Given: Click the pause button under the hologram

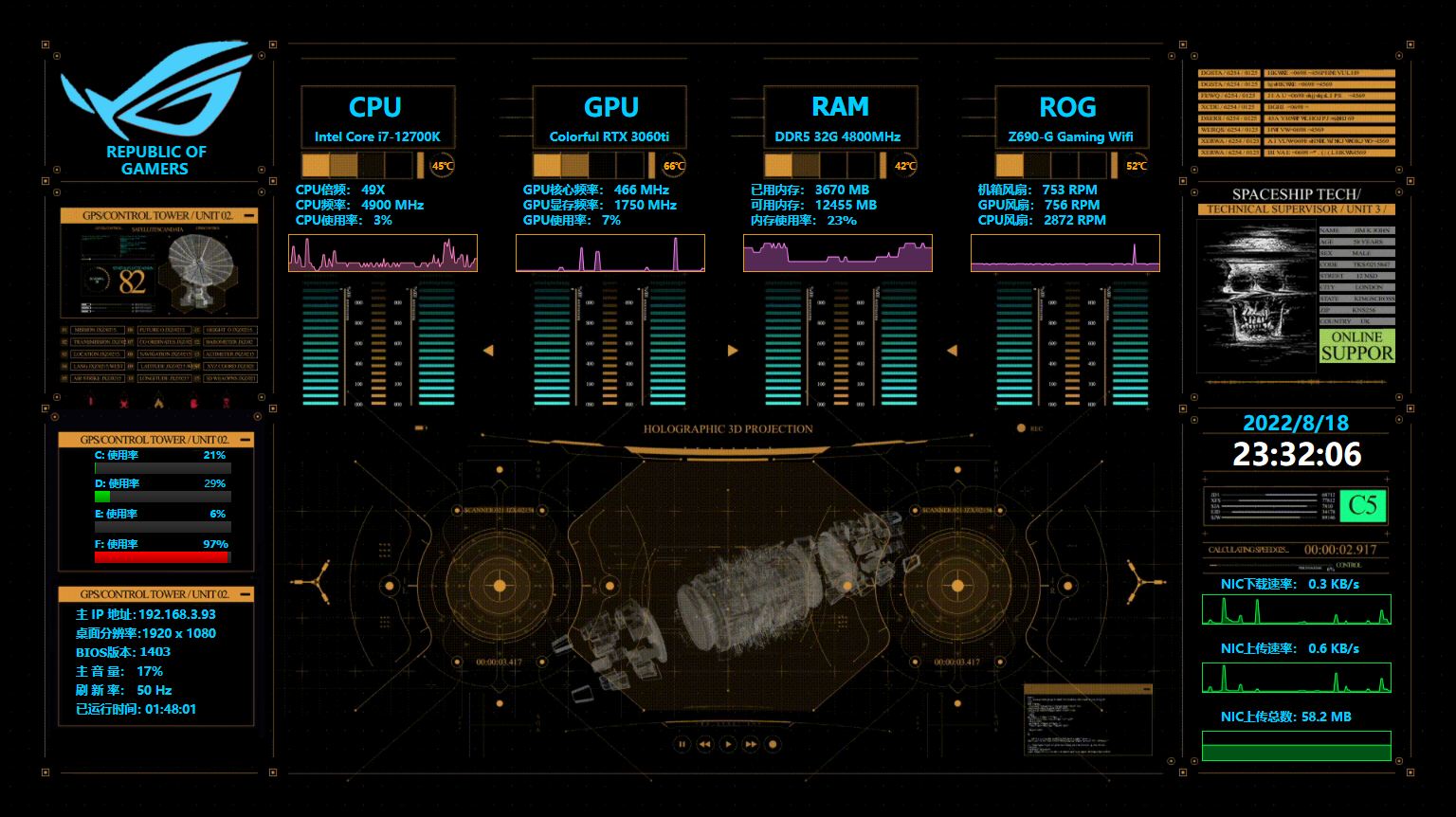Looking at the screenshot, I should tap(682, 744).
